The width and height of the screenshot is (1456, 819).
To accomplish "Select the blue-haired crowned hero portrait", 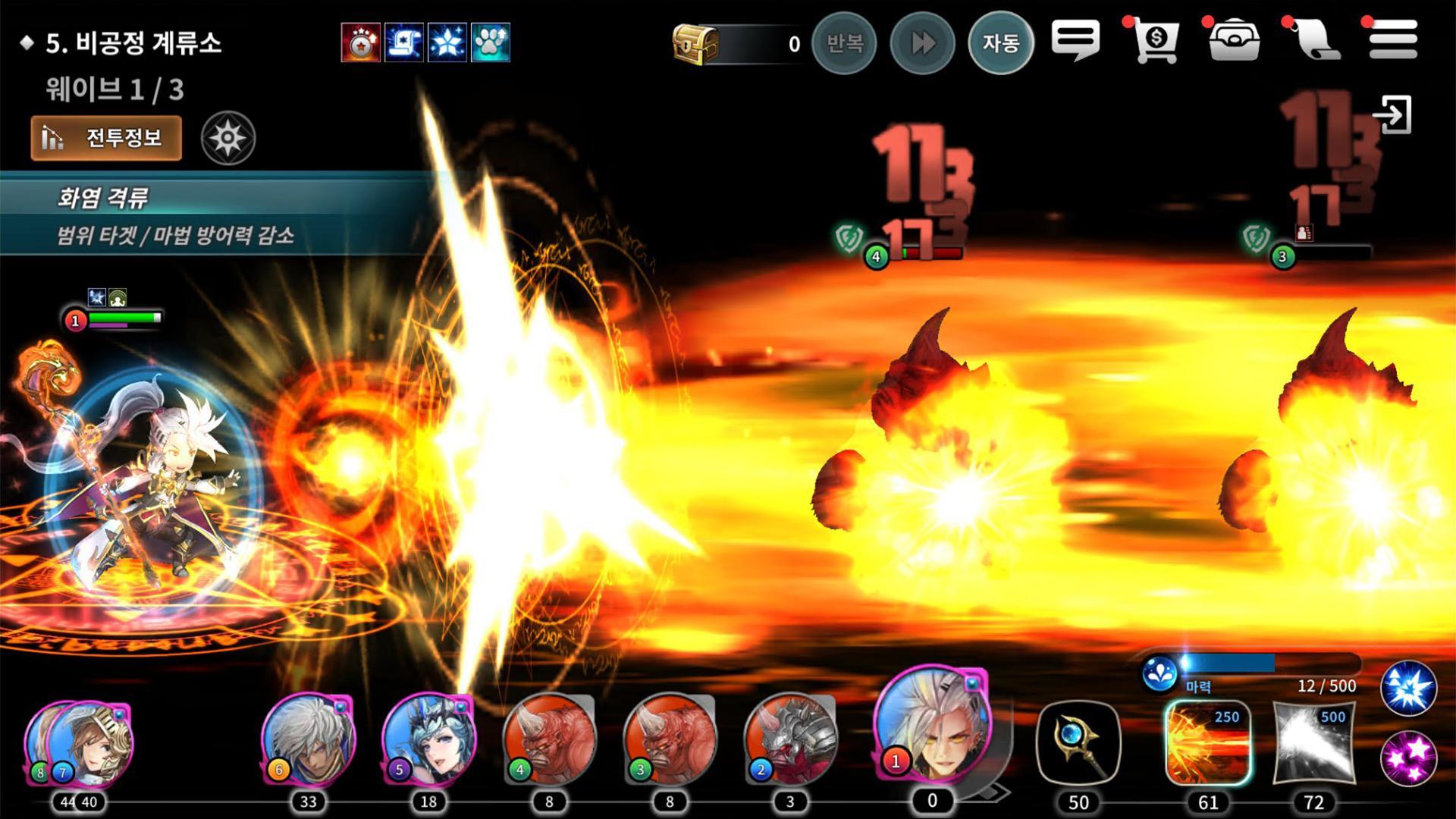I will pos(429,738).
